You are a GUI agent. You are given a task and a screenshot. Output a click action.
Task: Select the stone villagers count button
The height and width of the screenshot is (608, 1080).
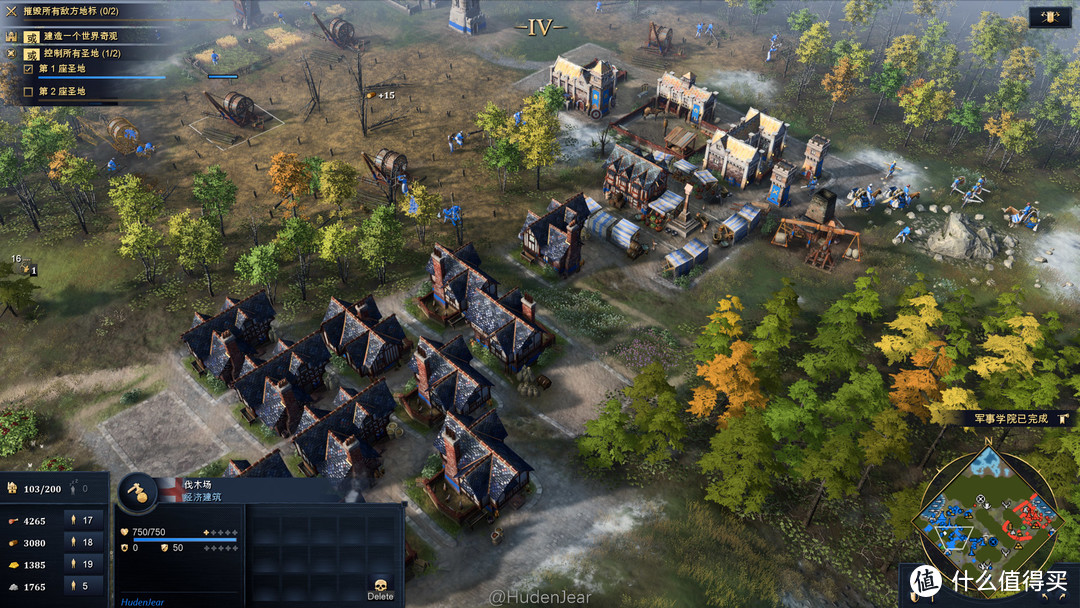85,586
